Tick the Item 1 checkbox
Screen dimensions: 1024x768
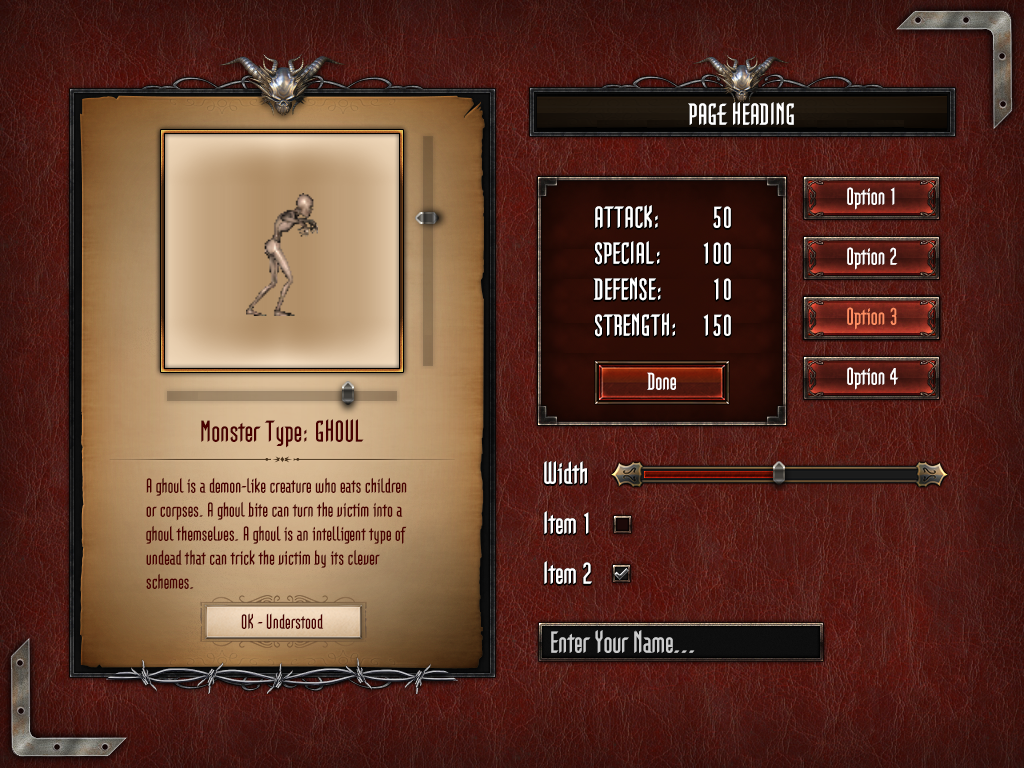[622, 523]
